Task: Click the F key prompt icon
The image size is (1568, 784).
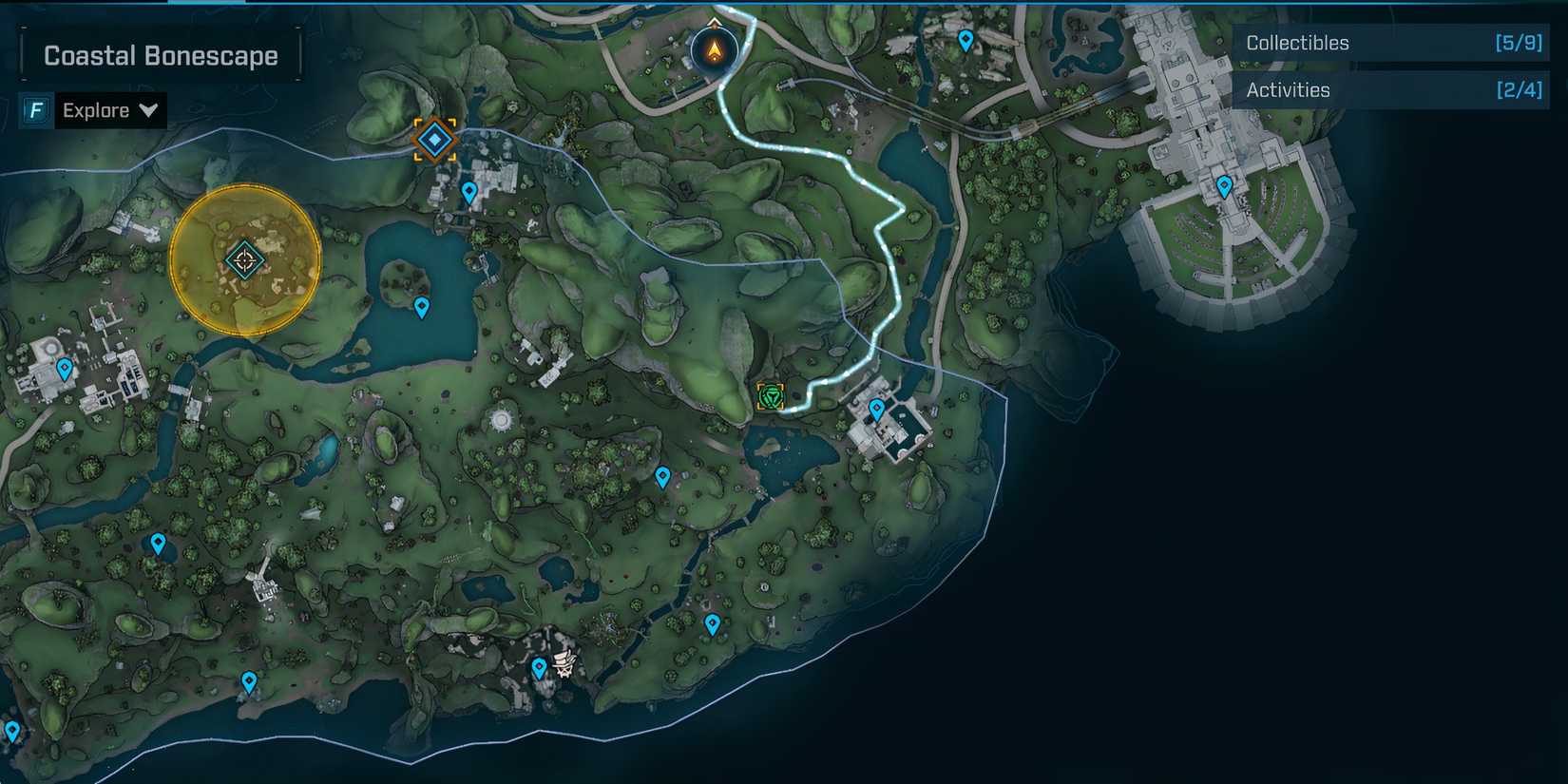Action: (35, 110)
